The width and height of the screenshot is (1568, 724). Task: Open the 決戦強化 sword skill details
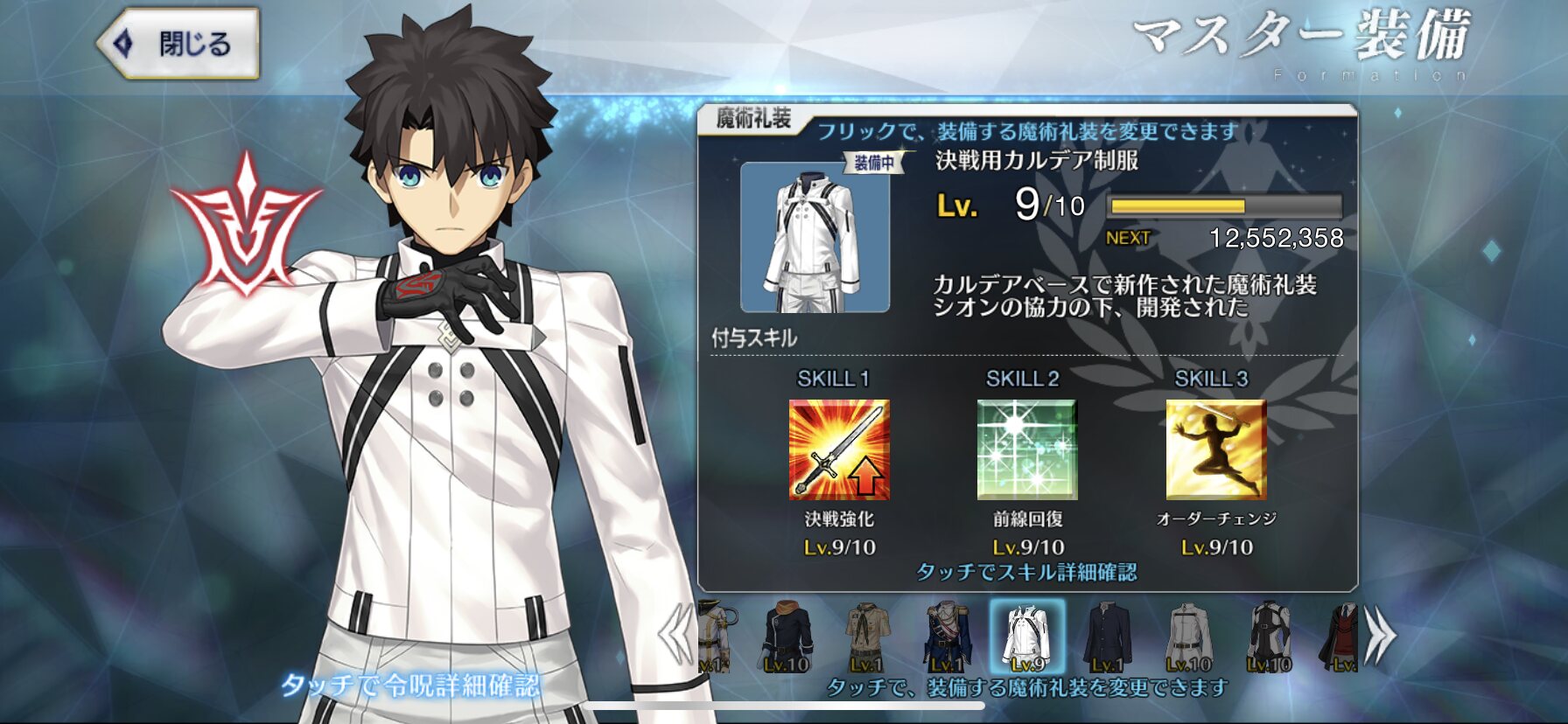[x=839, y=449]
